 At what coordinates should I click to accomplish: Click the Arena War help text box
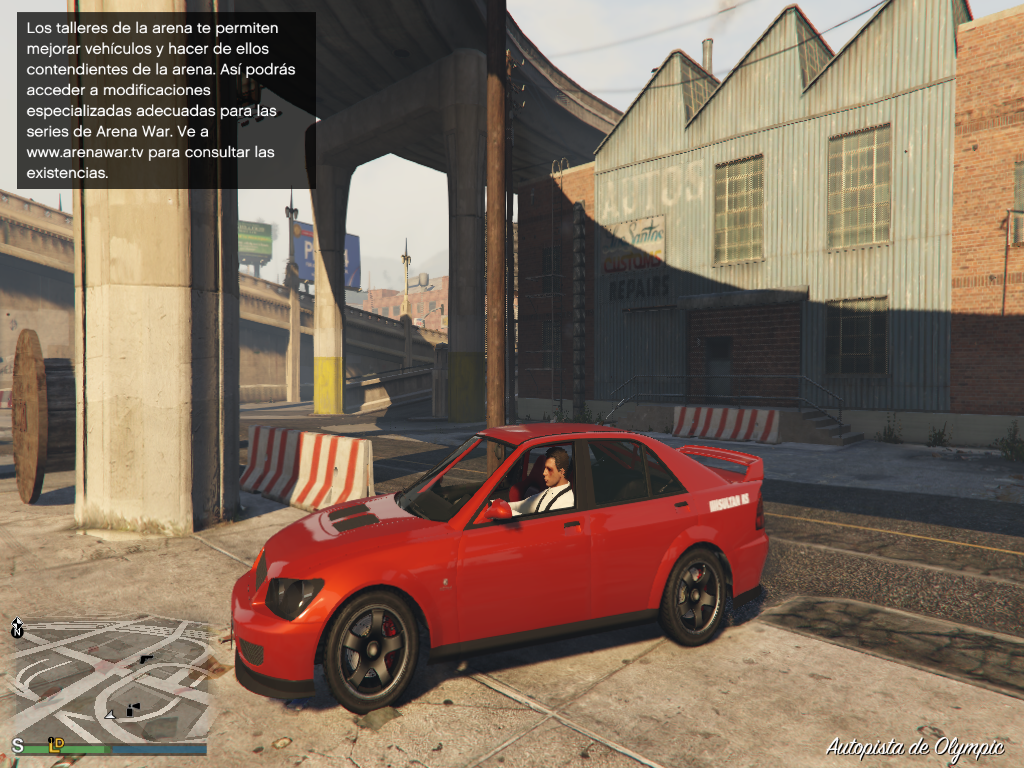click(x=166, y=100)
